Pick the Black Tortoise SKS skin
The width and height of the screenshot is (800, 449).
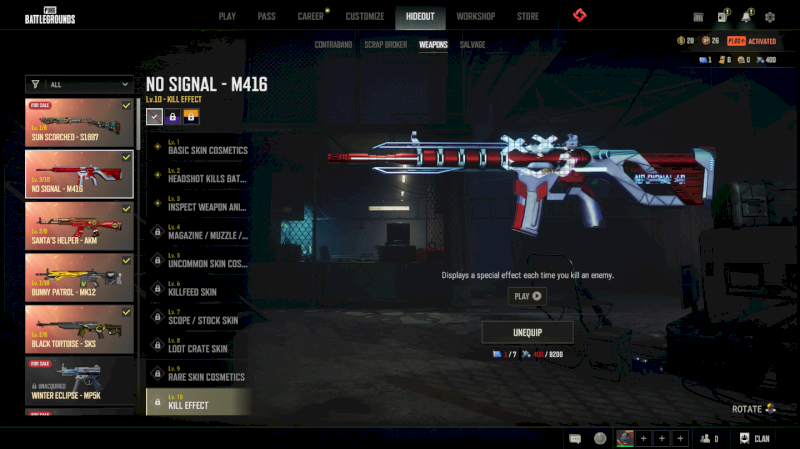(x=80, y=330)
